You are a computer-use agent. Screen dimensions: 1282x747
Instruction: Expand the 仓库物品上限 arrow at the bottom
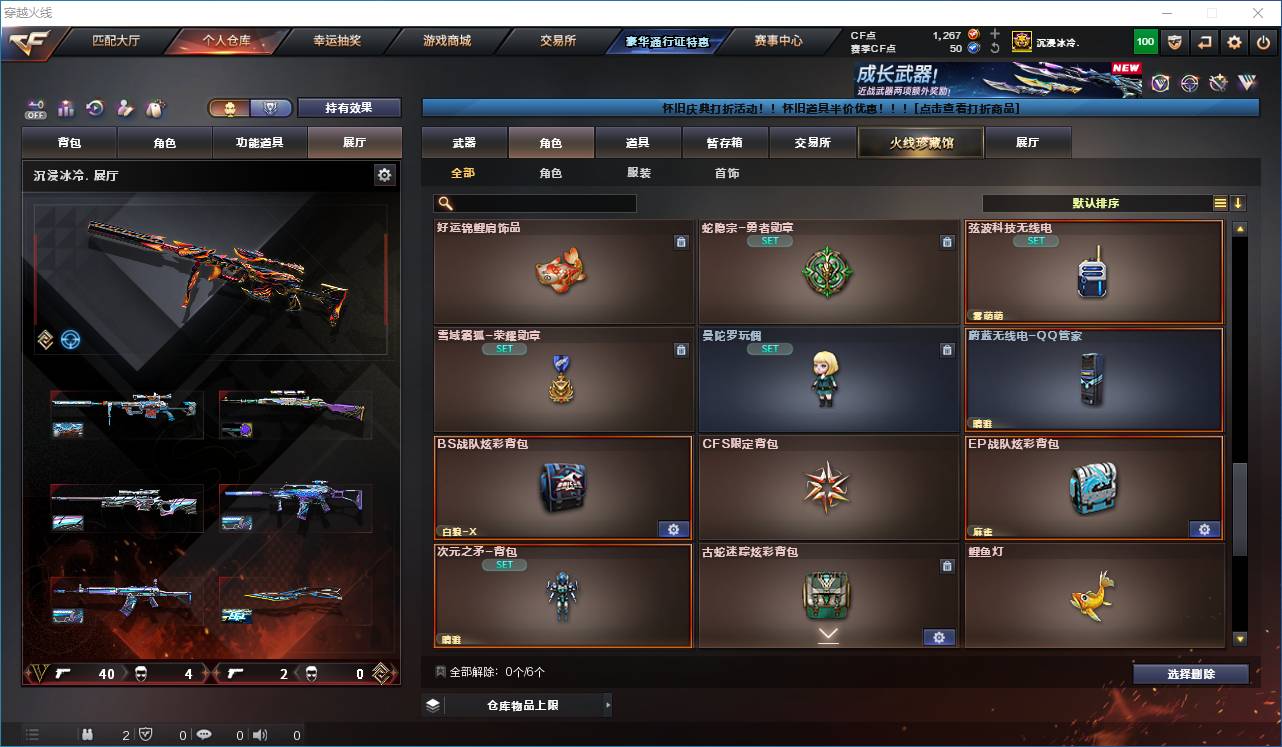click(608, 704)
